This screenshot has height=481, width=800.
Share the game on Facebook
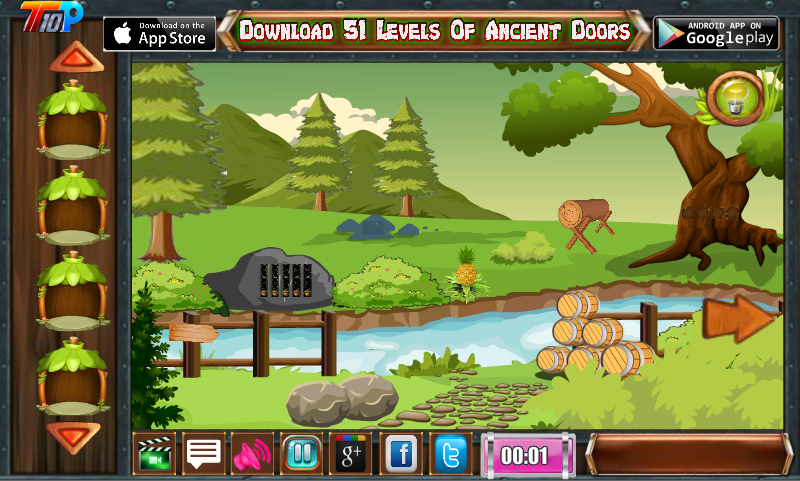point(401,455)
